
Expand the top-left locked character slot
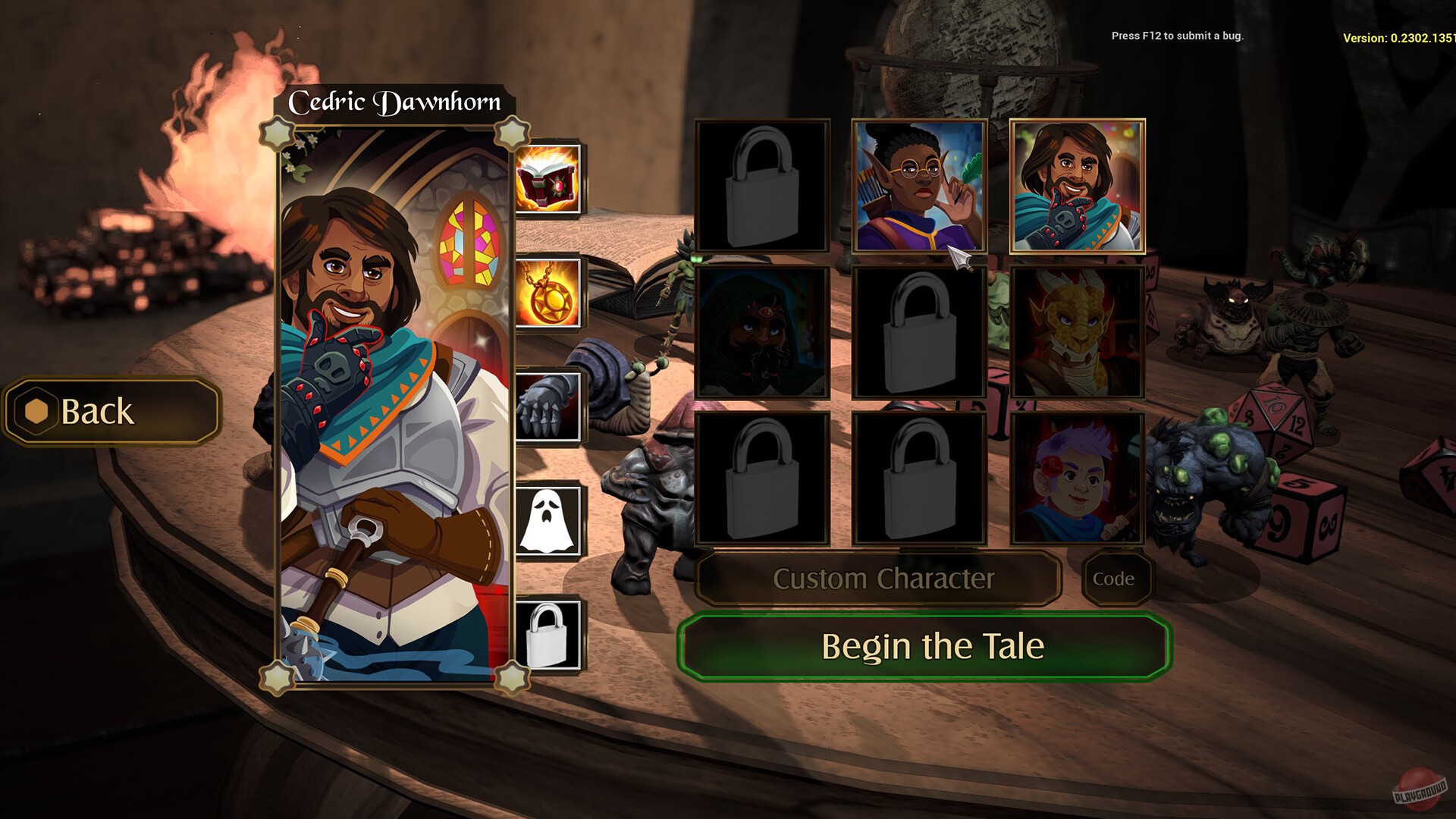(x=761, y=184)
